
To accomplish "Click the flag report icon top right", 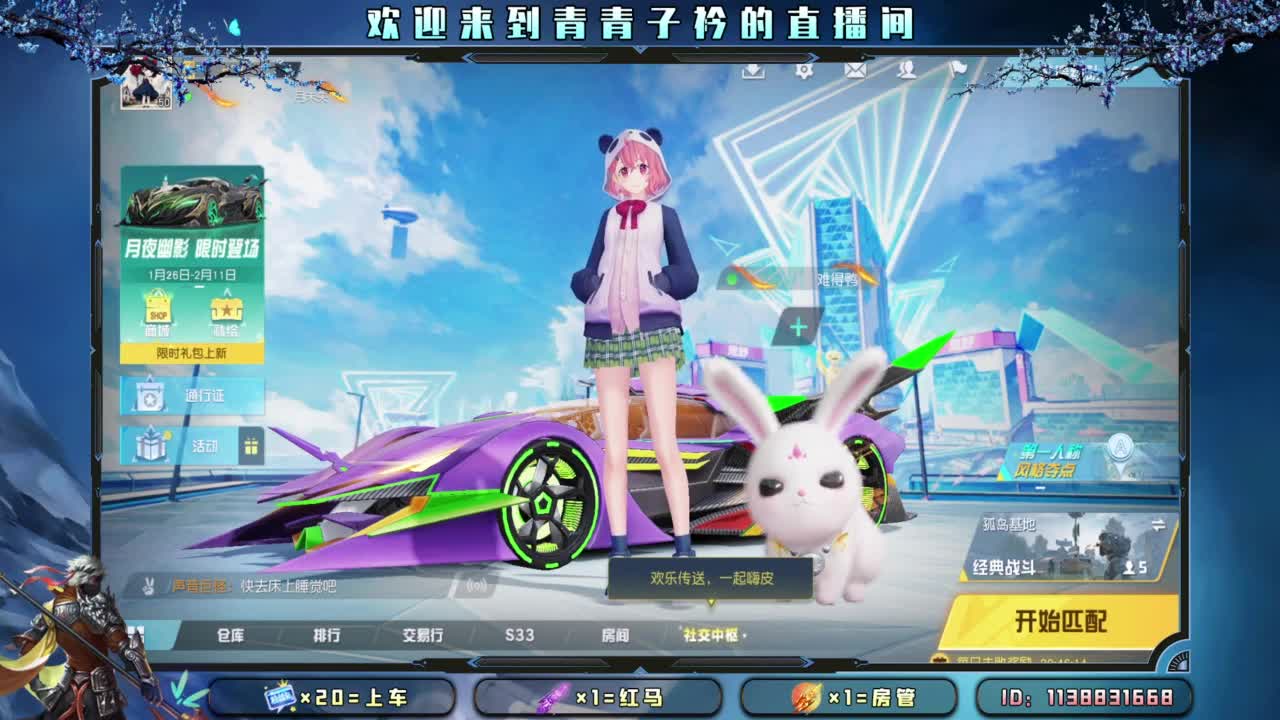I will (958, 69).
